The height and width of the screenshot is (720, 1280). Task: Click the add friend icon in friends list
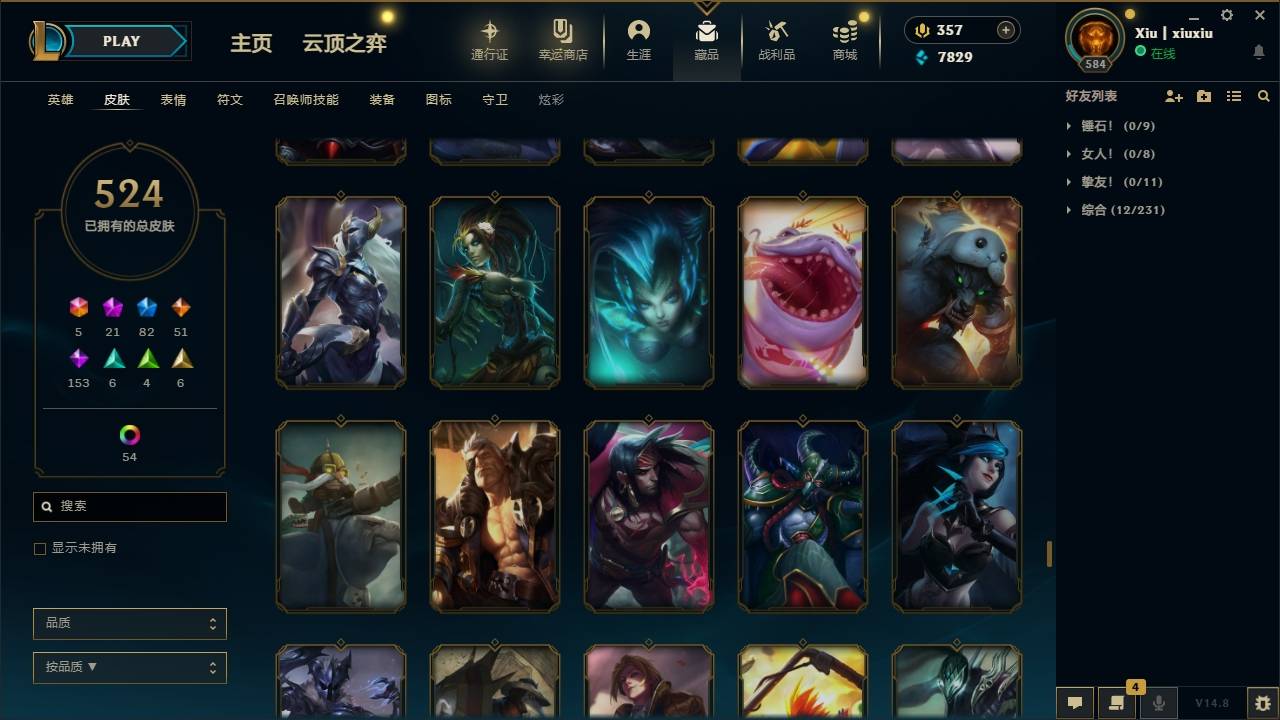click(x=1174, y=95)
